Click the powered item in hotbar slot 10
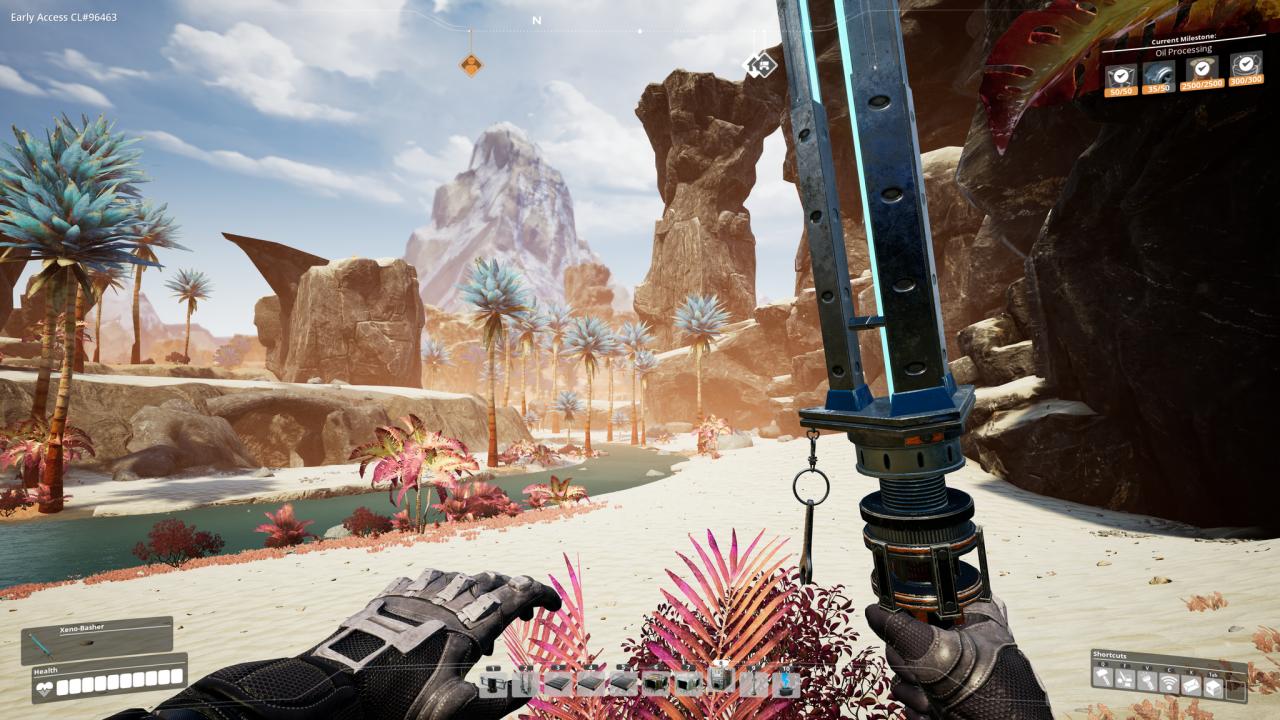 click(785, 683)
